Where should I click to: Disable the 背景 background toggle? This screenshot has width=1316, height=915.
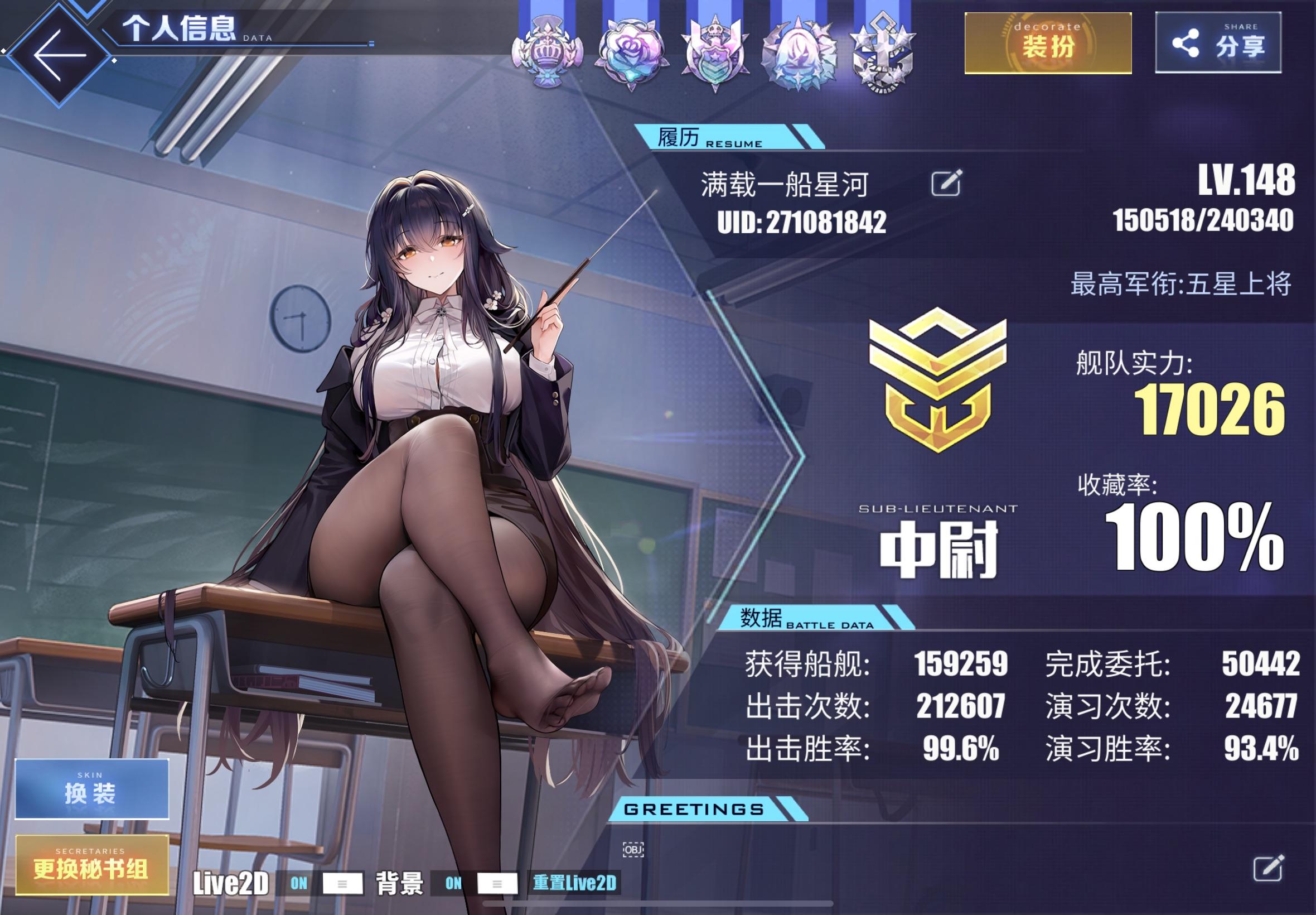point(454,883)
